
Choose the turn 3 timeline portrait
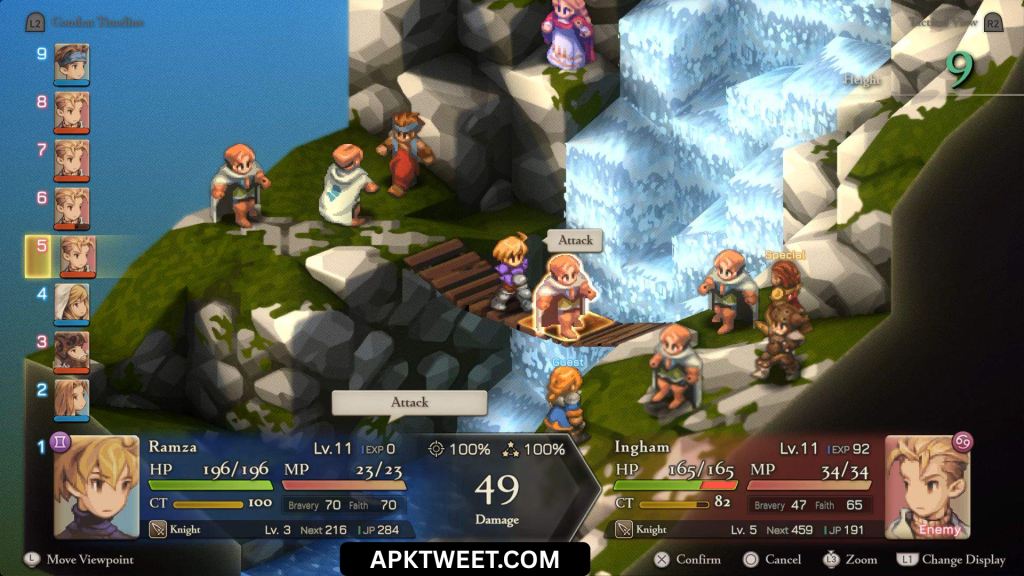pos(72,350)
